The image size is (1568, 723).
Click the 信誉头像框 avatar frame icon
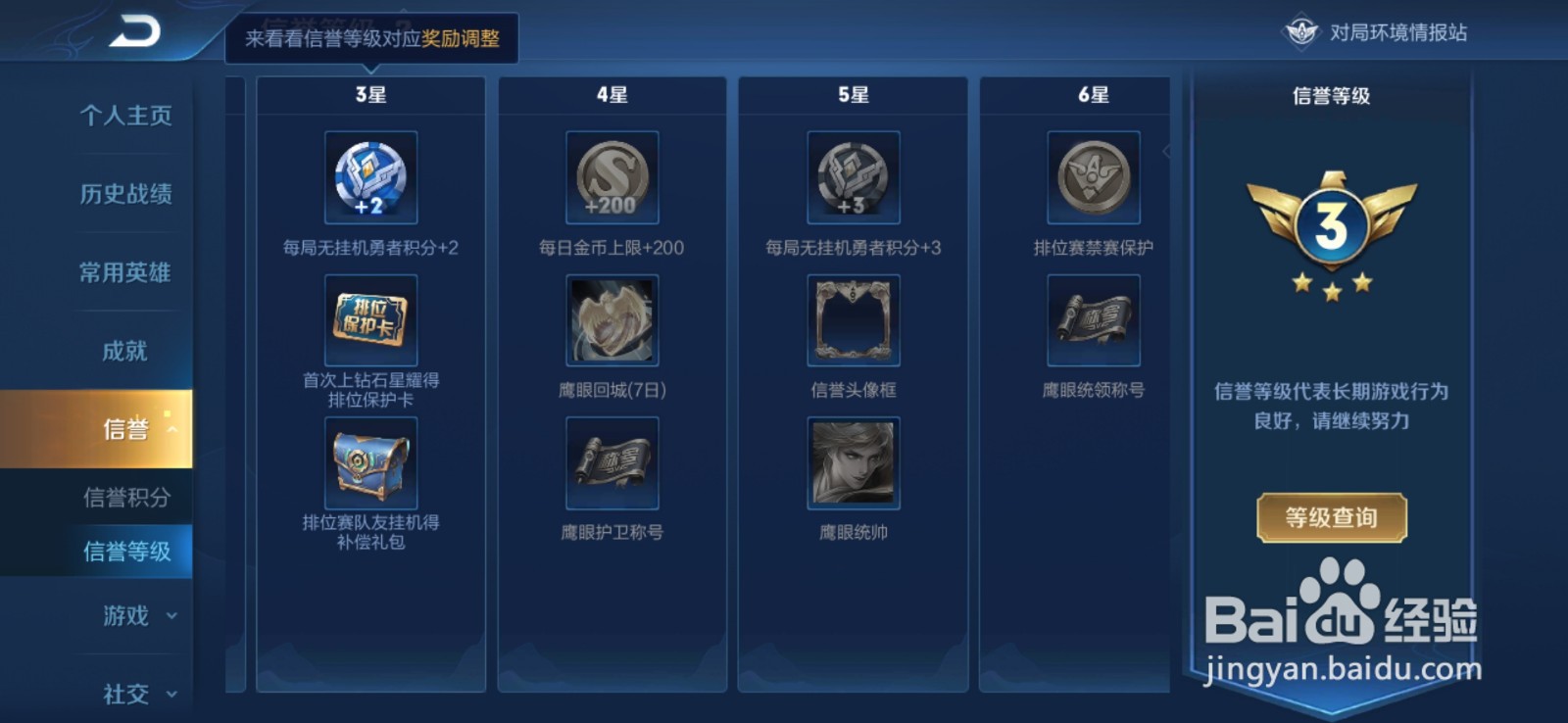click(x=852, y=320)
